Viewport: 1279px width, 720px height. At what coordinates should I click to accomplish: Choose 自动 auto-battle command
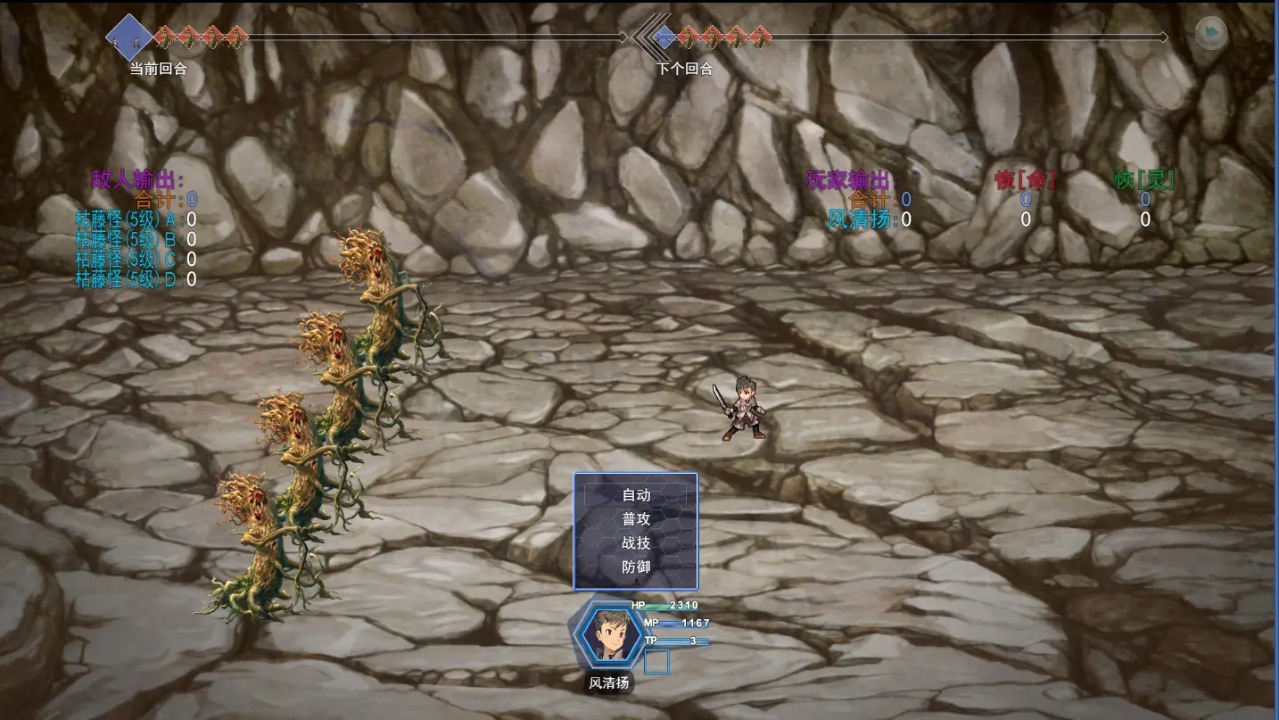pyautogui.click(x=636, y=495)
